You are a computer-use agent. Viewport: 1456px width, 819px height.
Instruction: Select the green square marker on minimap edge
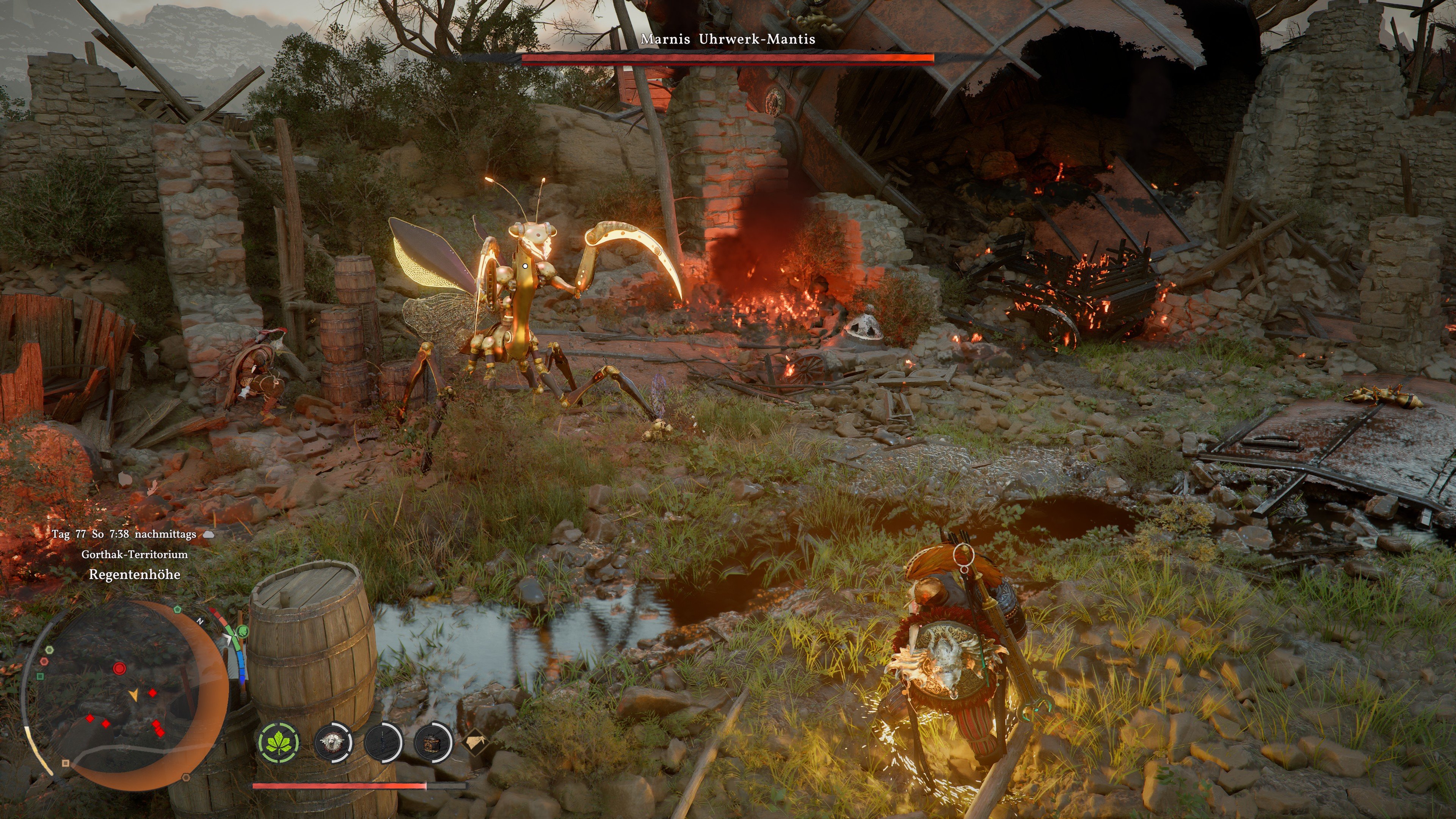coord(40,676)
